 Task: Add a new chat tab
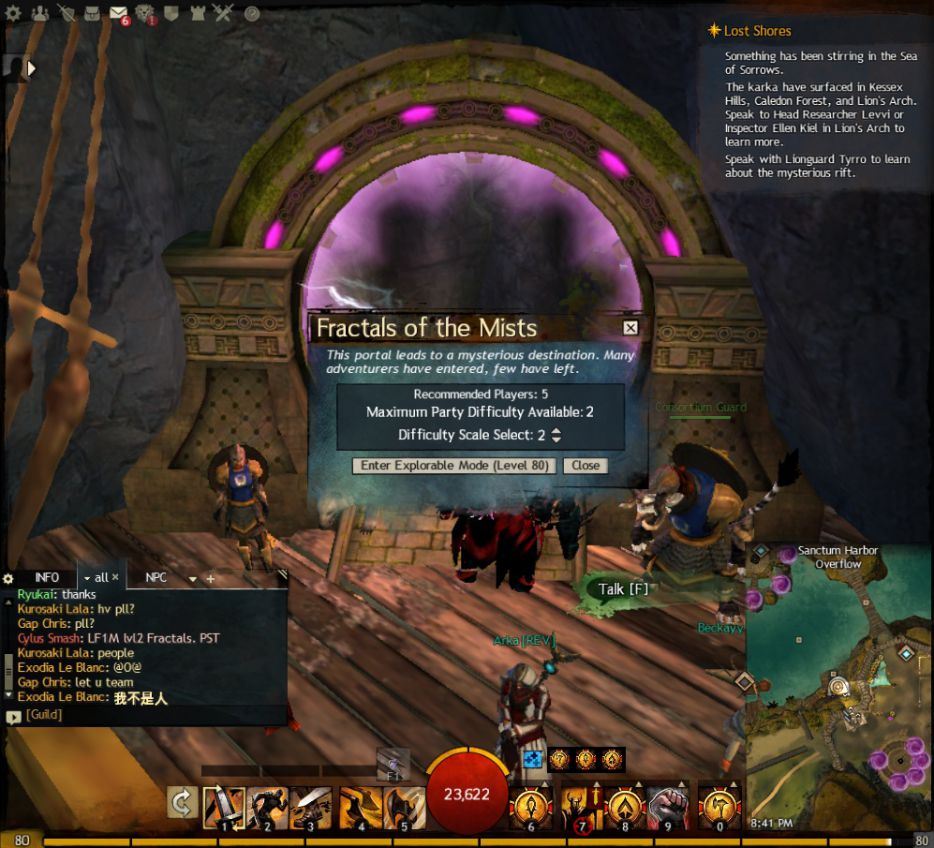(x=210, y=578)
